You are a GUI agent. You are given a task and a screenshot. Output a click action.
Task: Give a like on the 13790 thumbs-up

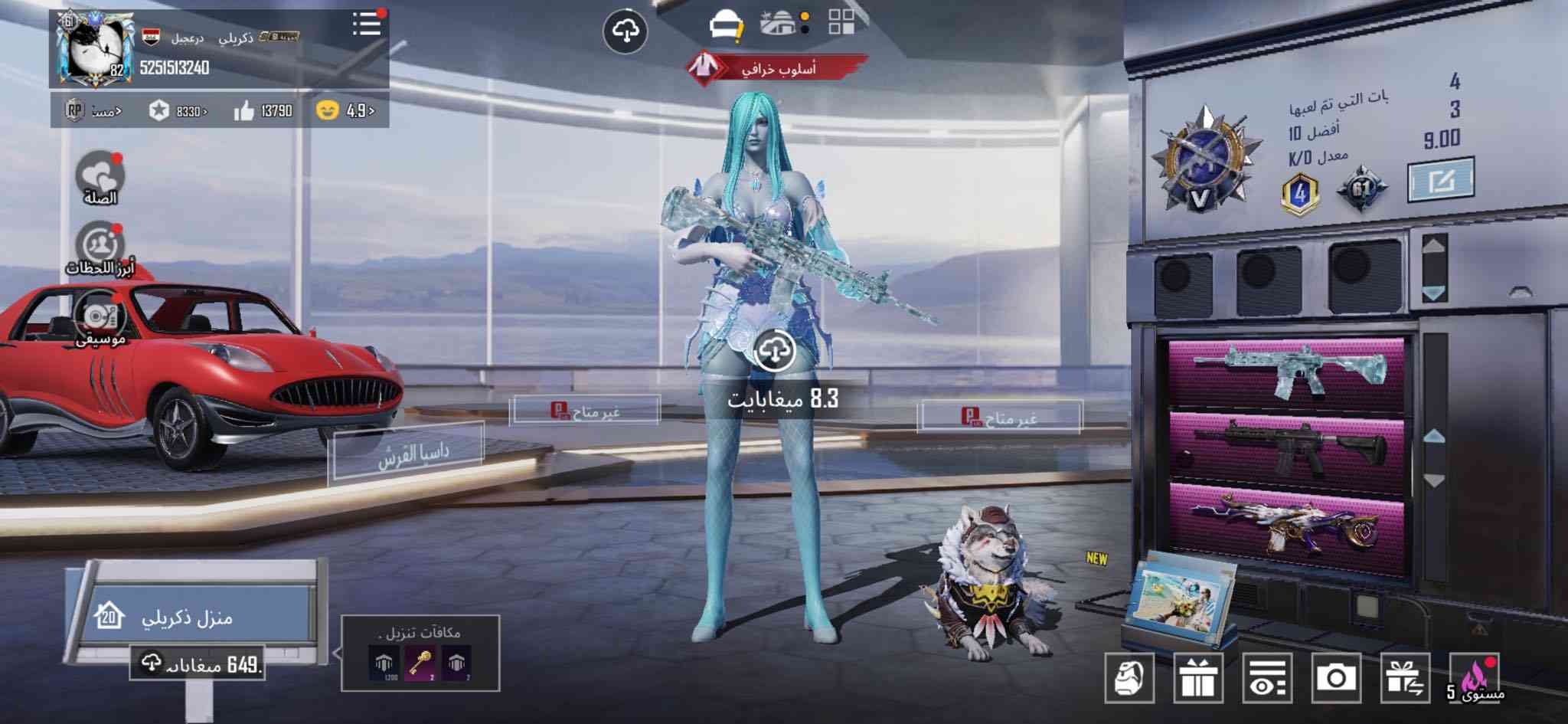point(263,111)
